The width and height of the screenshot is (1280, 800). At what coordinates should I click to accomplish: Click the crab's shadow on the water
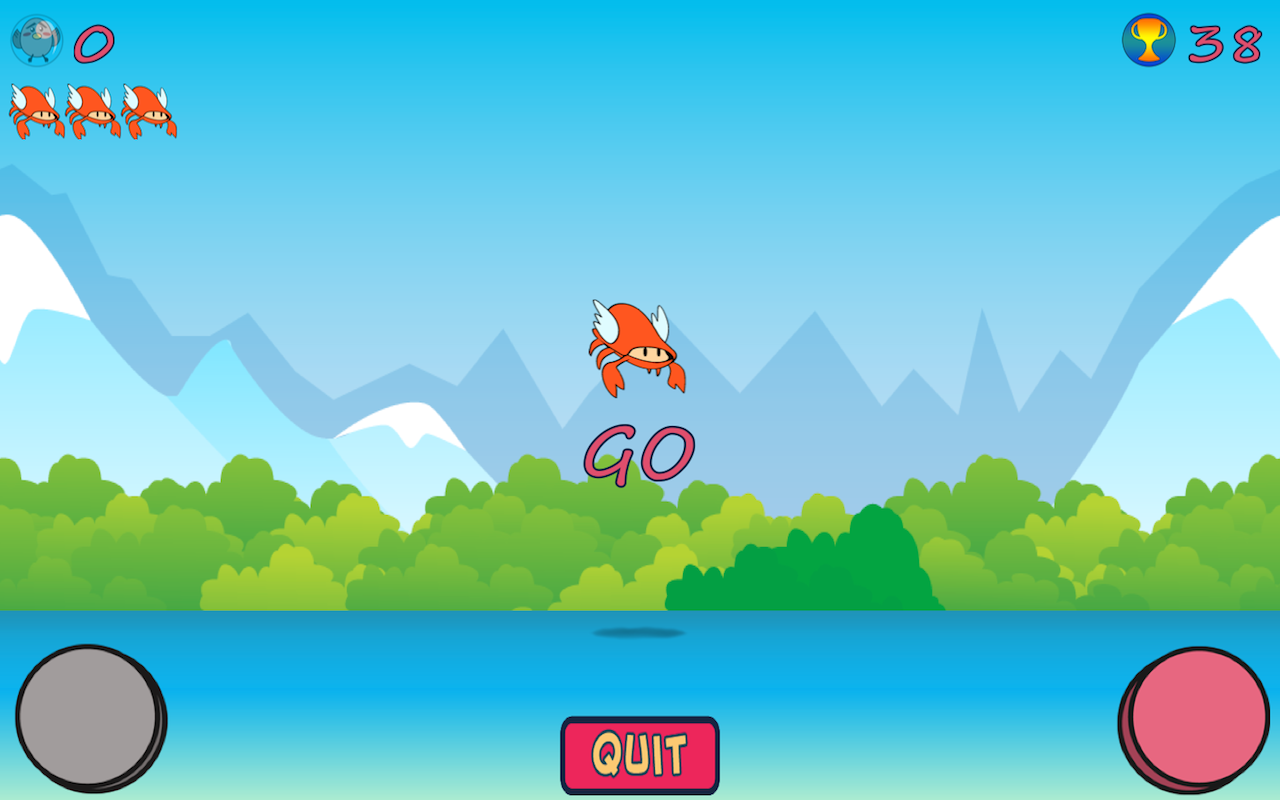[x=638, y=632]
